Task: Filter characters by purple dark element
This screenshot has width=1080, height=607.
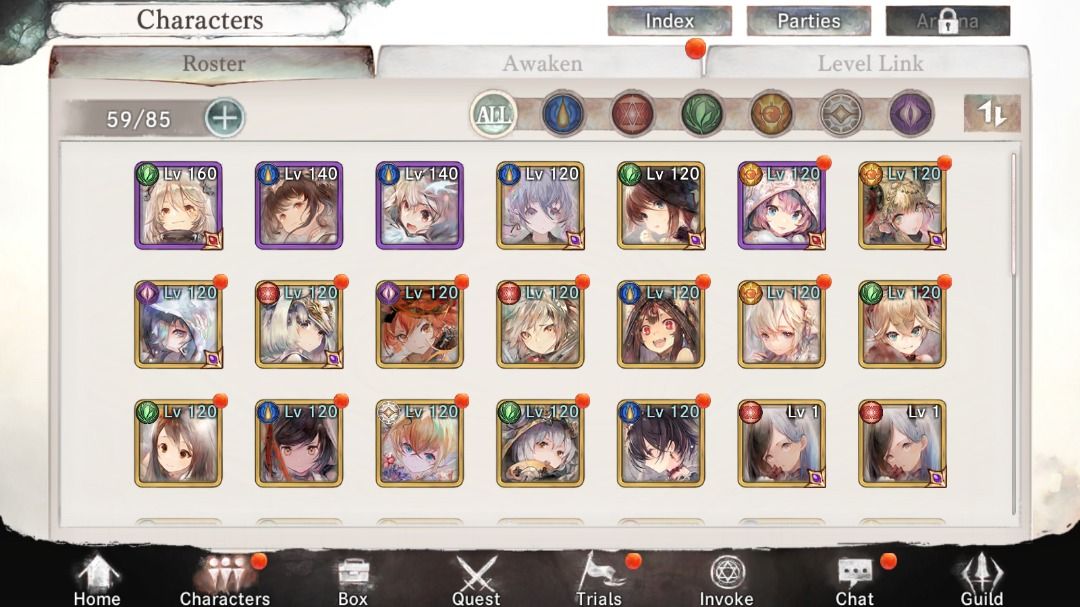Action: pyautogui.click(x=910, y=114)
